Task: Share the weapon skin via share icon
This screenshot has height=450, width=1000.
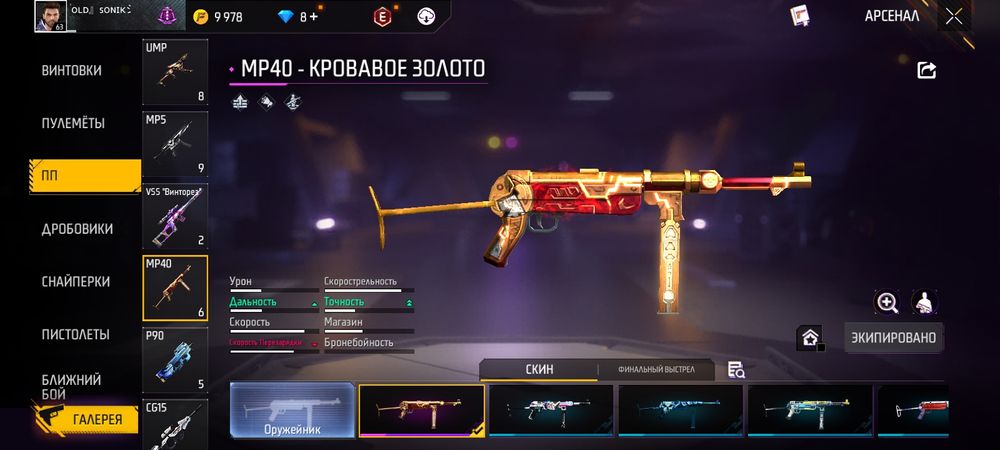Action: [x=926, y=70]
